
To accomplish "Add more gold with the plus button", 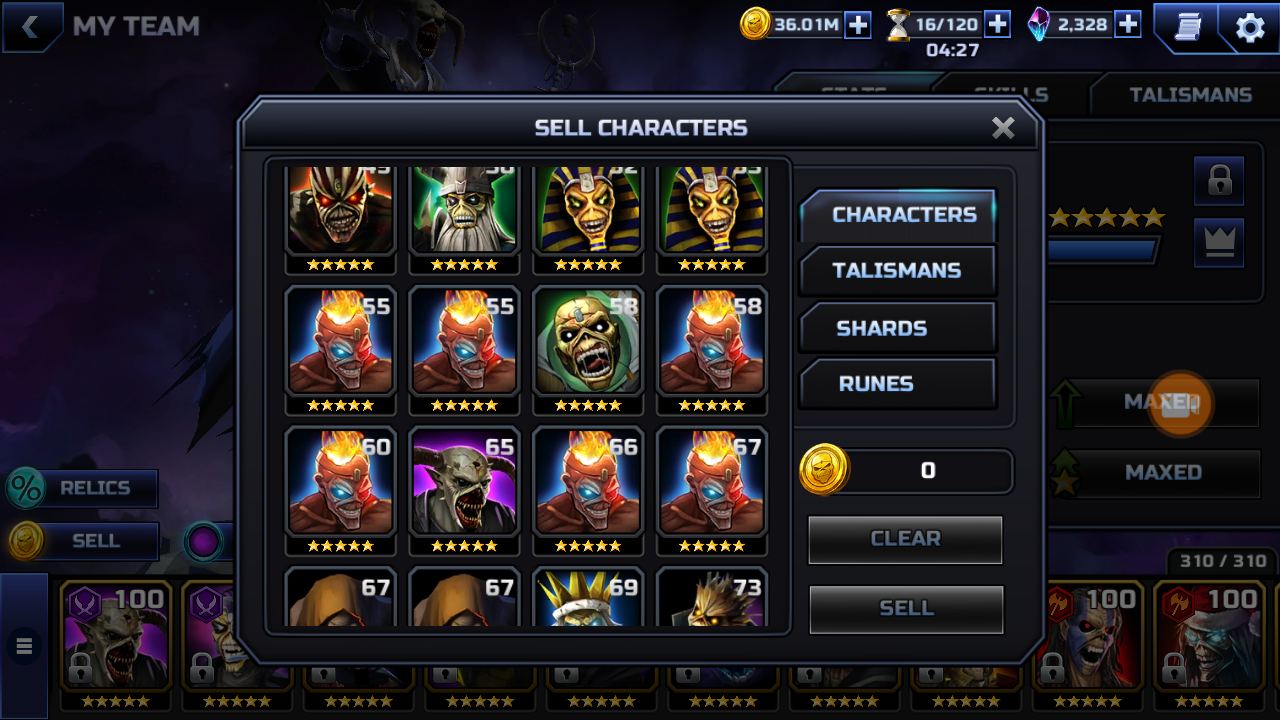I will [x=858, y=25].
